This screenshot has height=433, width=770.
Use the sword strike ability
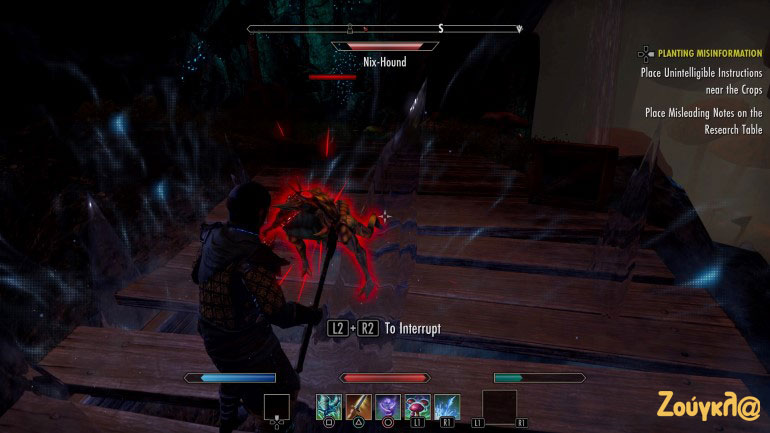[x=358, y=405]
